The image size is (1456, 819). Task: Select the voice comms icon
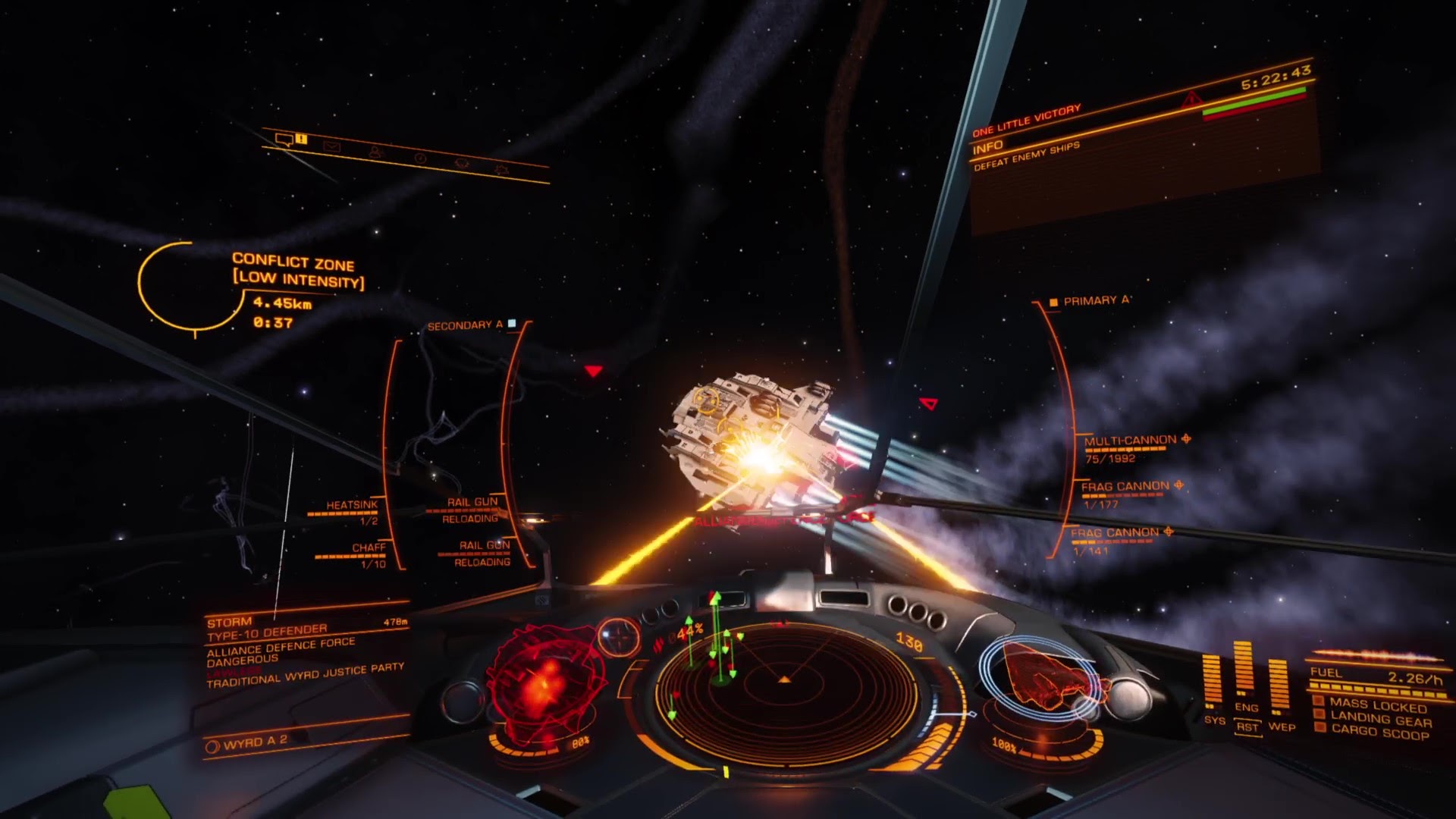[463, 164]
